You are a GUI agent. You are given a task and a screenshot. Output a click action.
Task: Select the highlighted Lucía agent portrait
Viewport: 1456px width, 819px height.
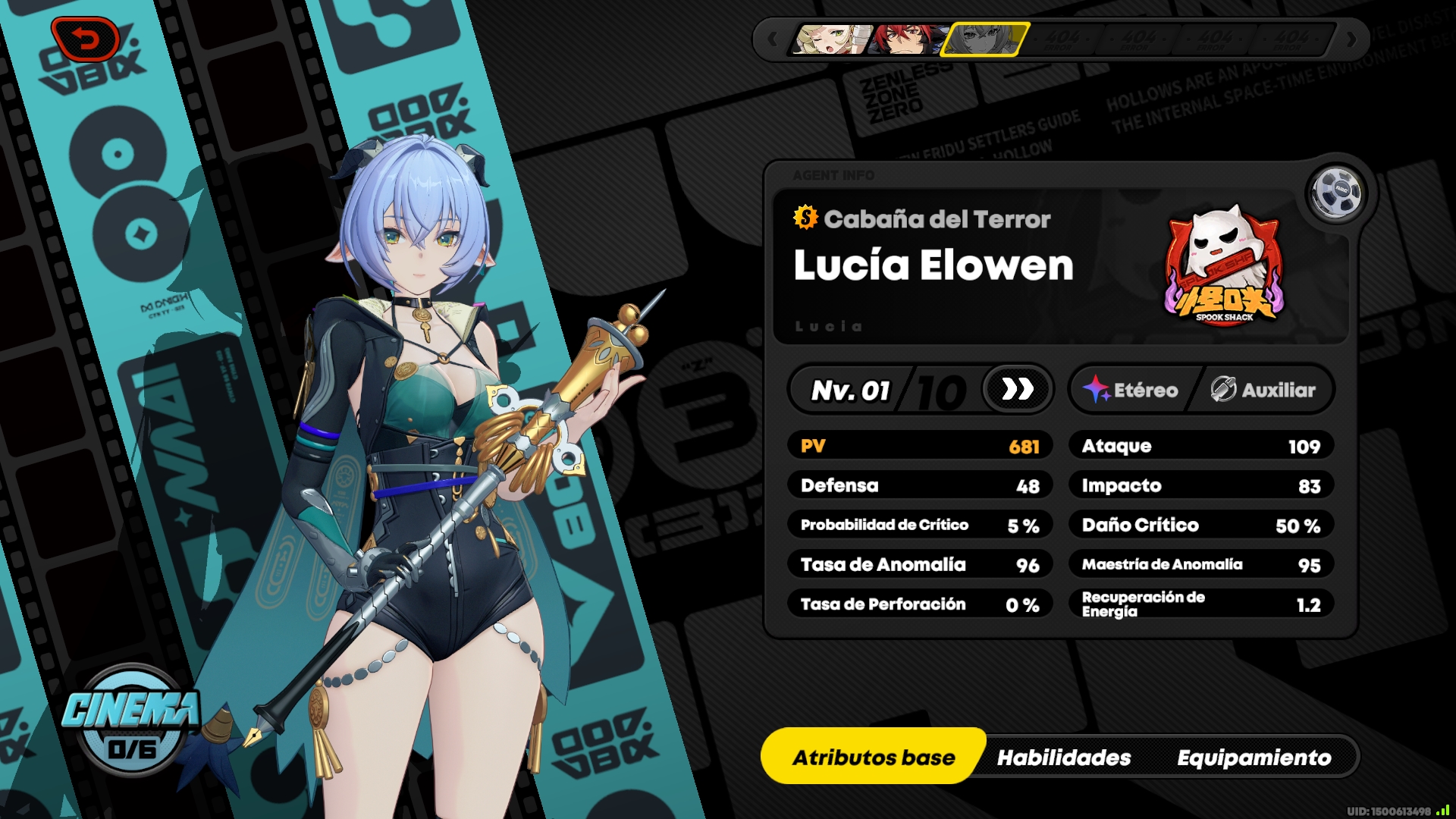click(x=984, y=39)
